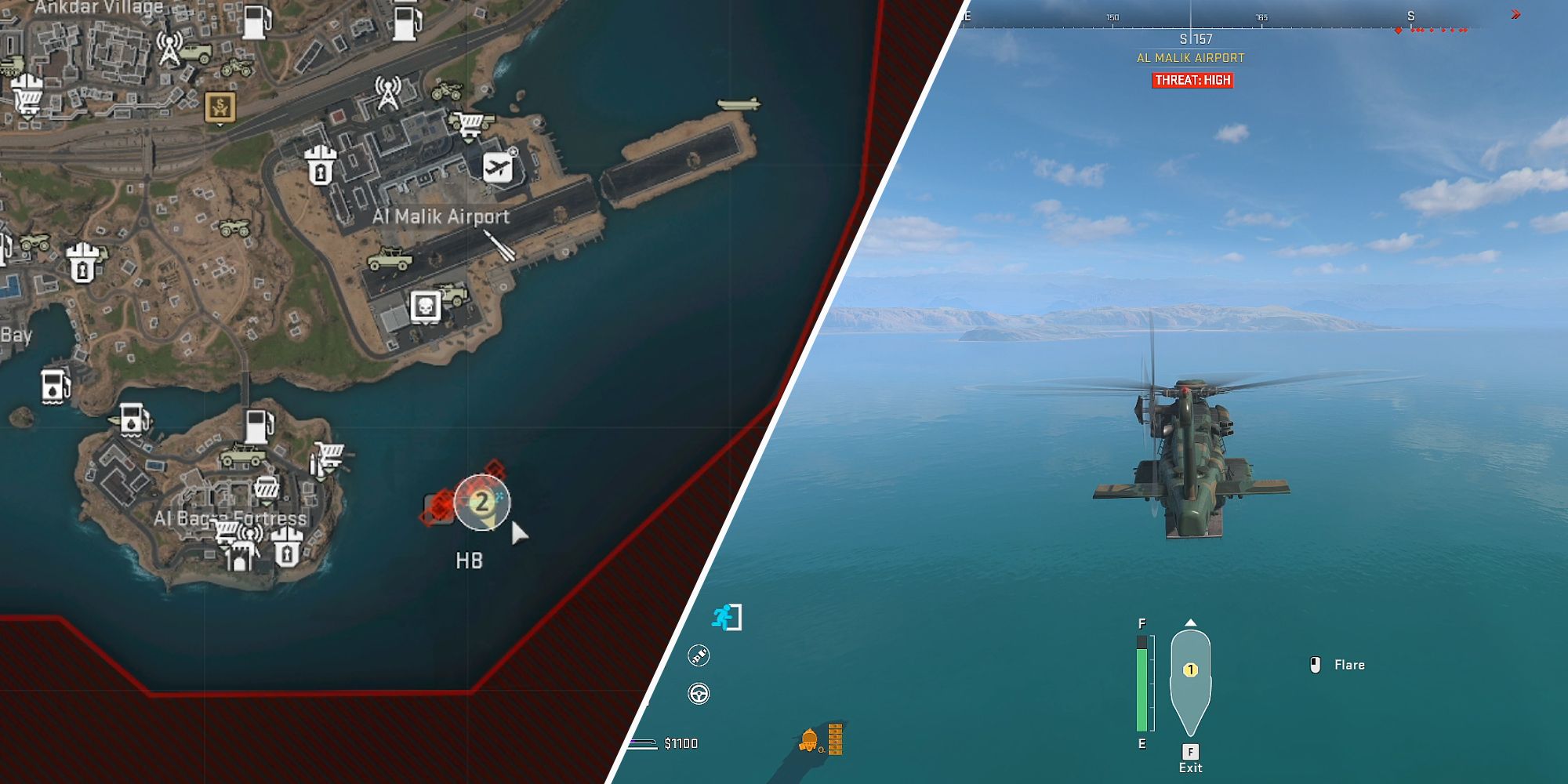Click the radio tower icon in Ankdar Village
Viewport: 1568px width, 784px height.
[169, 48]
